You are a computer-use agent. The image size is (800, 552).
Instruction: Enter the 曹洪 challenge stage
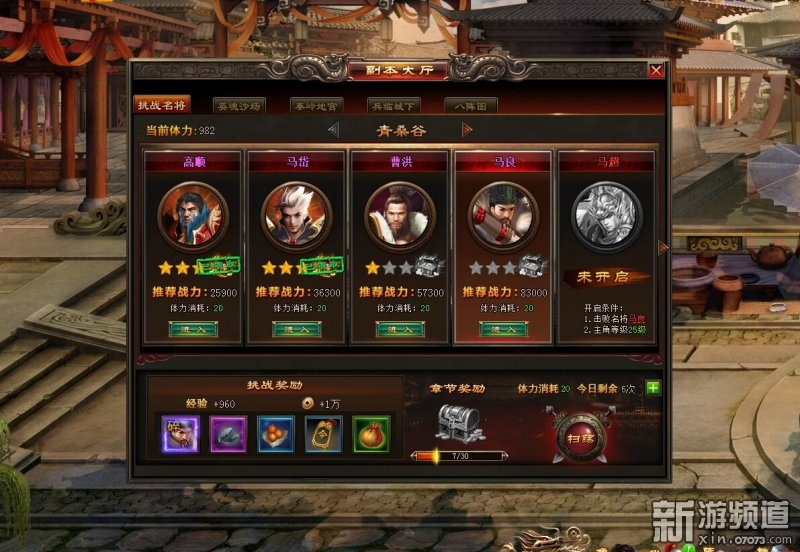(x=400, y=329)
